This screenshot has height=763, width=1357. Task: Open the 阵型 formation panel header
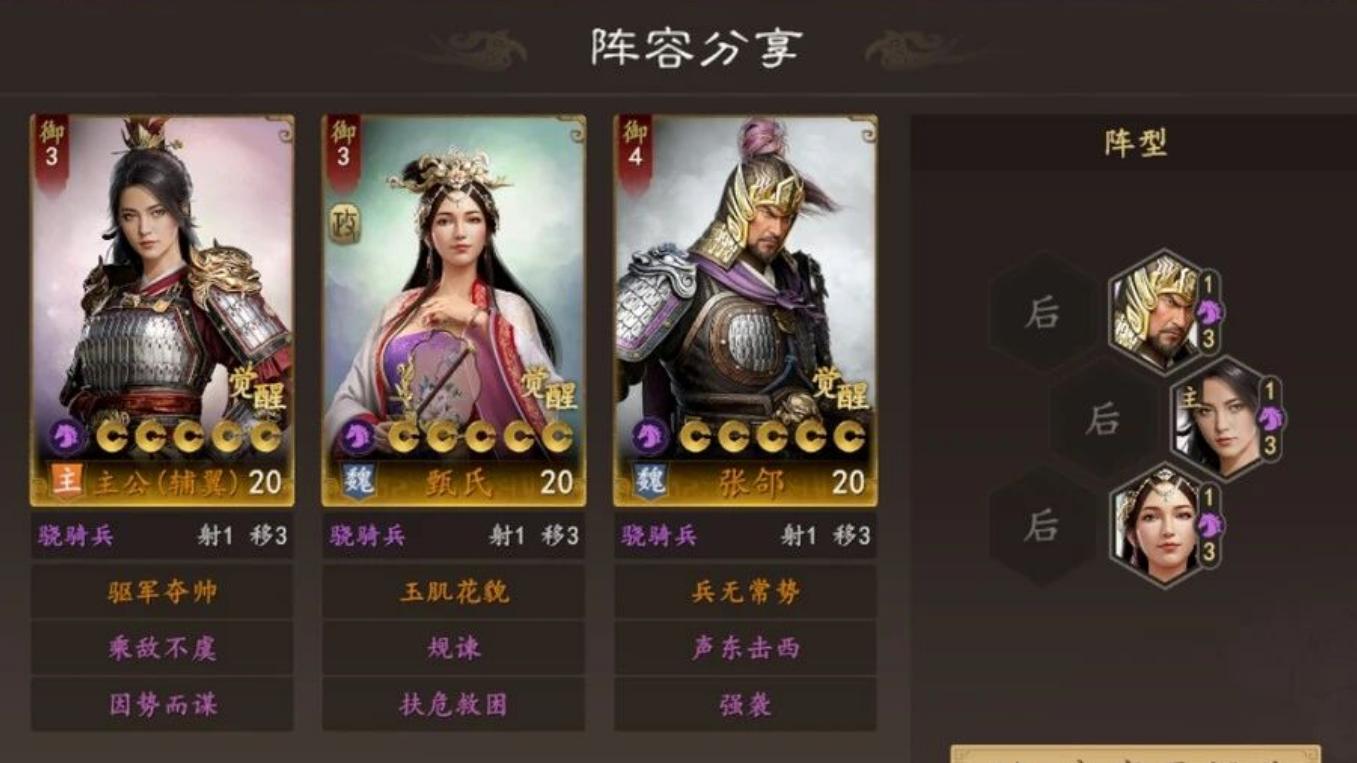coord(1134,140)
